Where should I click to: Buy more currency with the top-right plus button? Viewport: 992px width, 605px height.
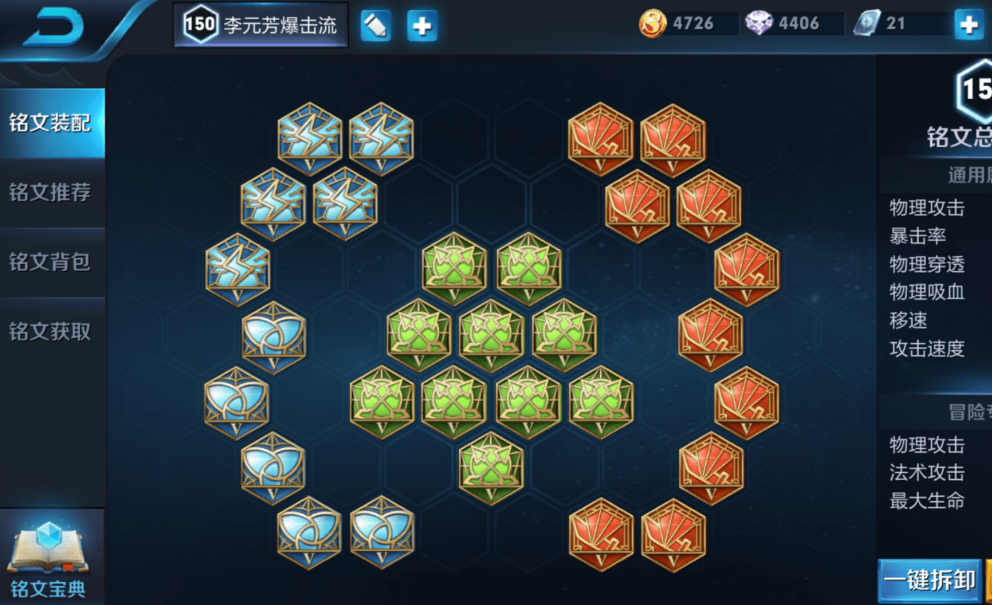(x=968, y=25)
